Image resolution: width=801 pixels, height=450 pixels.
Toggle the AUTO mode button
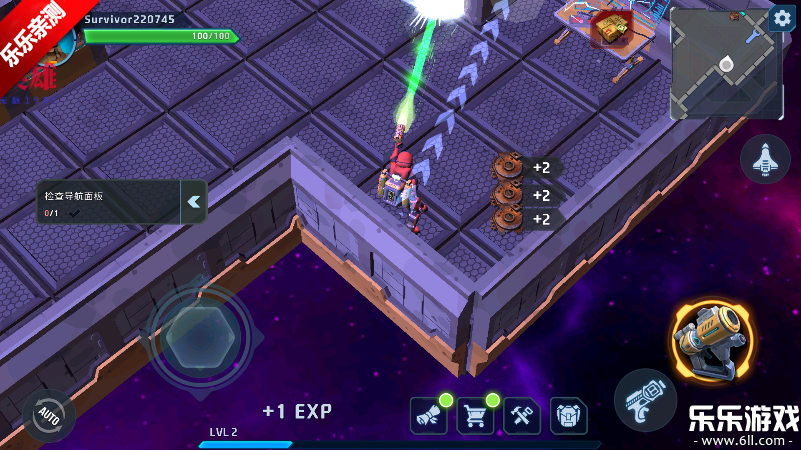(48, 413)
